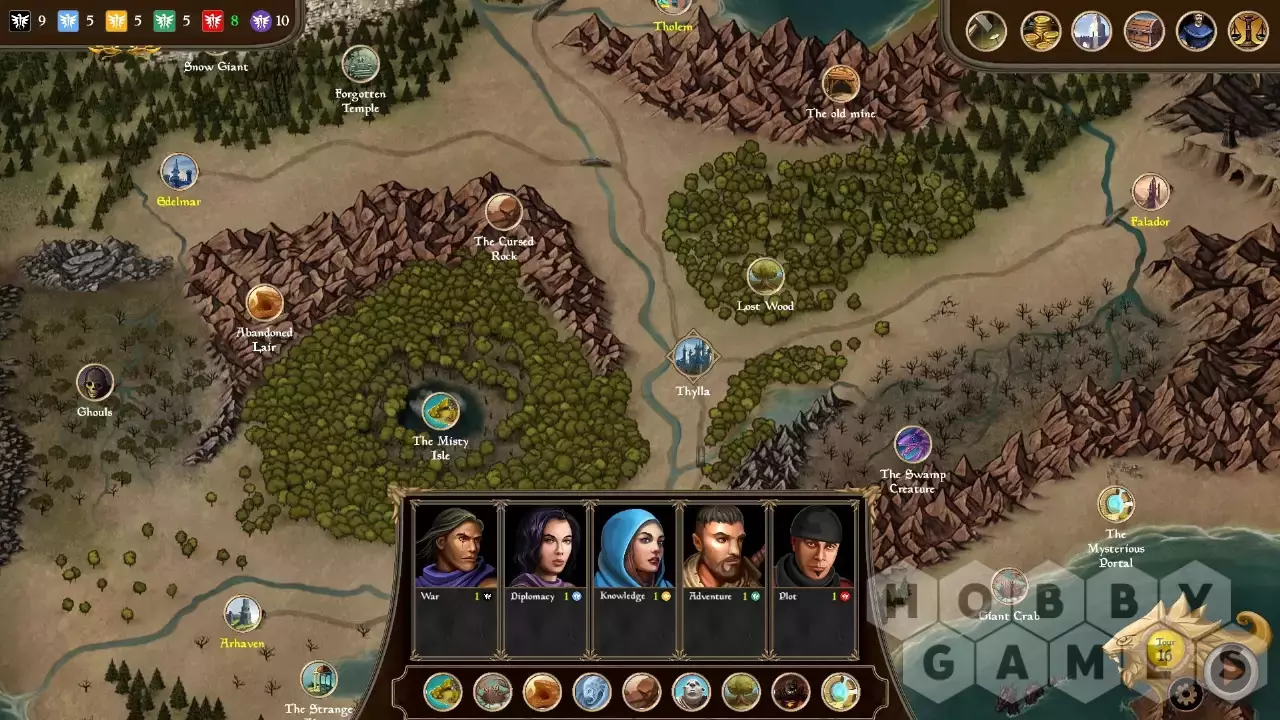Open the treasure chest icon

pyautogui.click(x=1144, y=31)
